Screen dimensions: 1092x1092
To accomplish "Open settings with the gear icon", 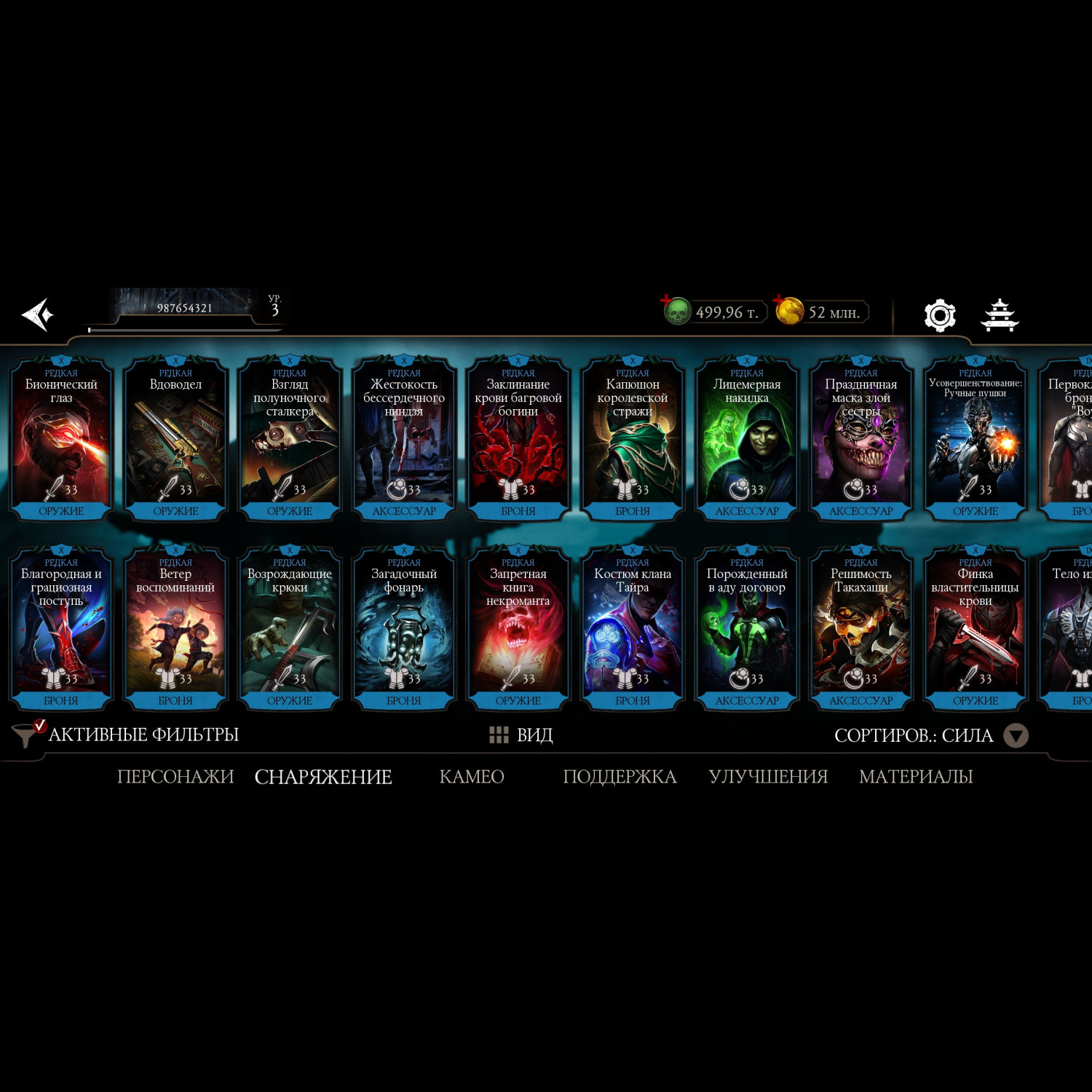I will click(939, 315).
